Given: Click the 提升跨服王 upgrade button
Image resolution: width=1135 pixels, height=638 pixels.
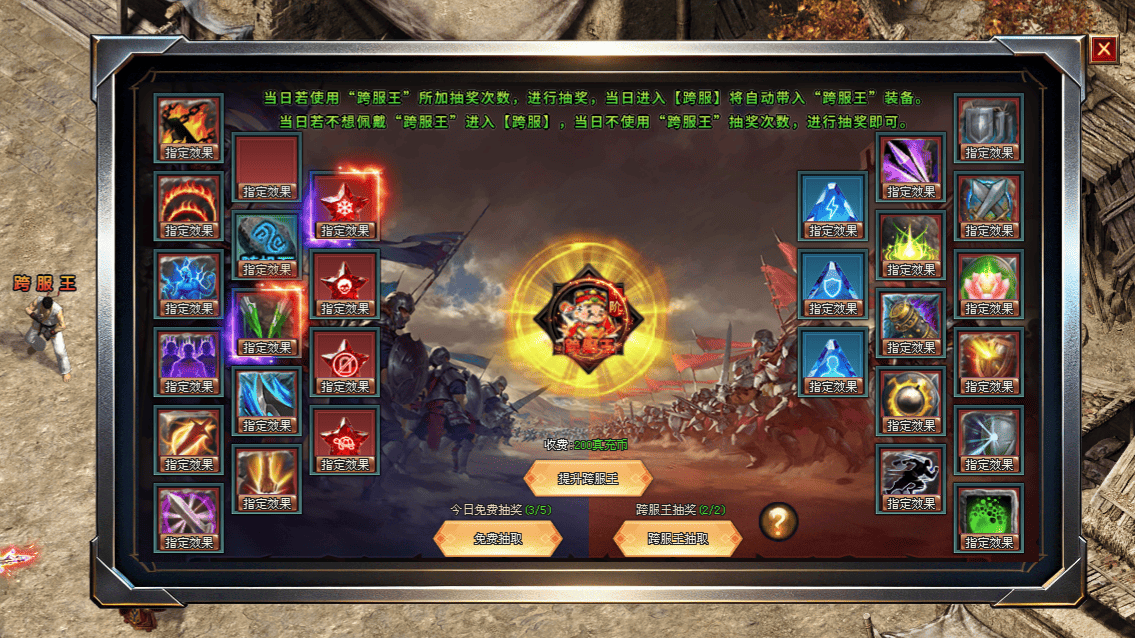Looking at the screenshot, I should 588,478.
